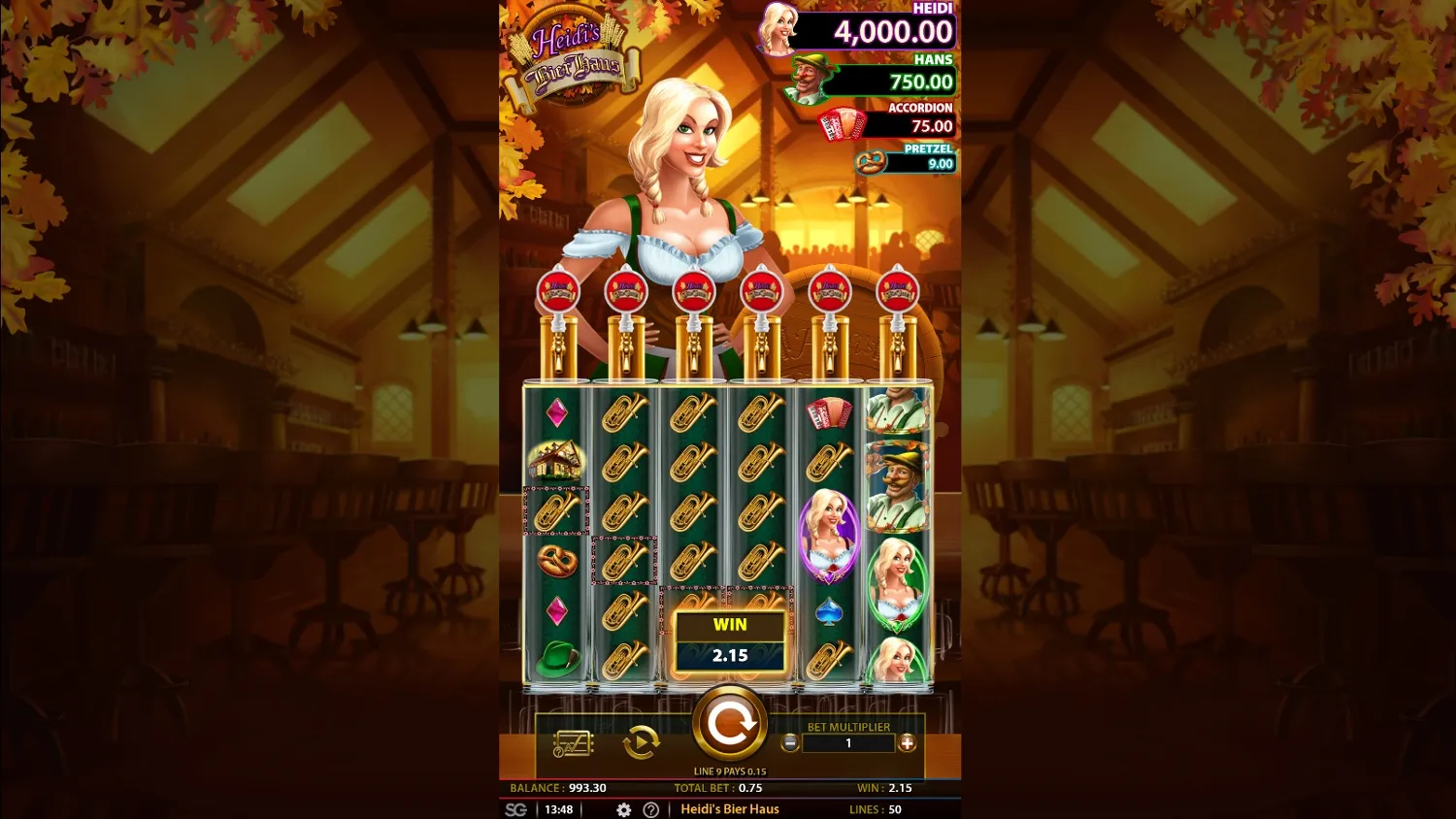
Task: Increase the bet multiplier with plus toggle
Action: click(907, 743)
